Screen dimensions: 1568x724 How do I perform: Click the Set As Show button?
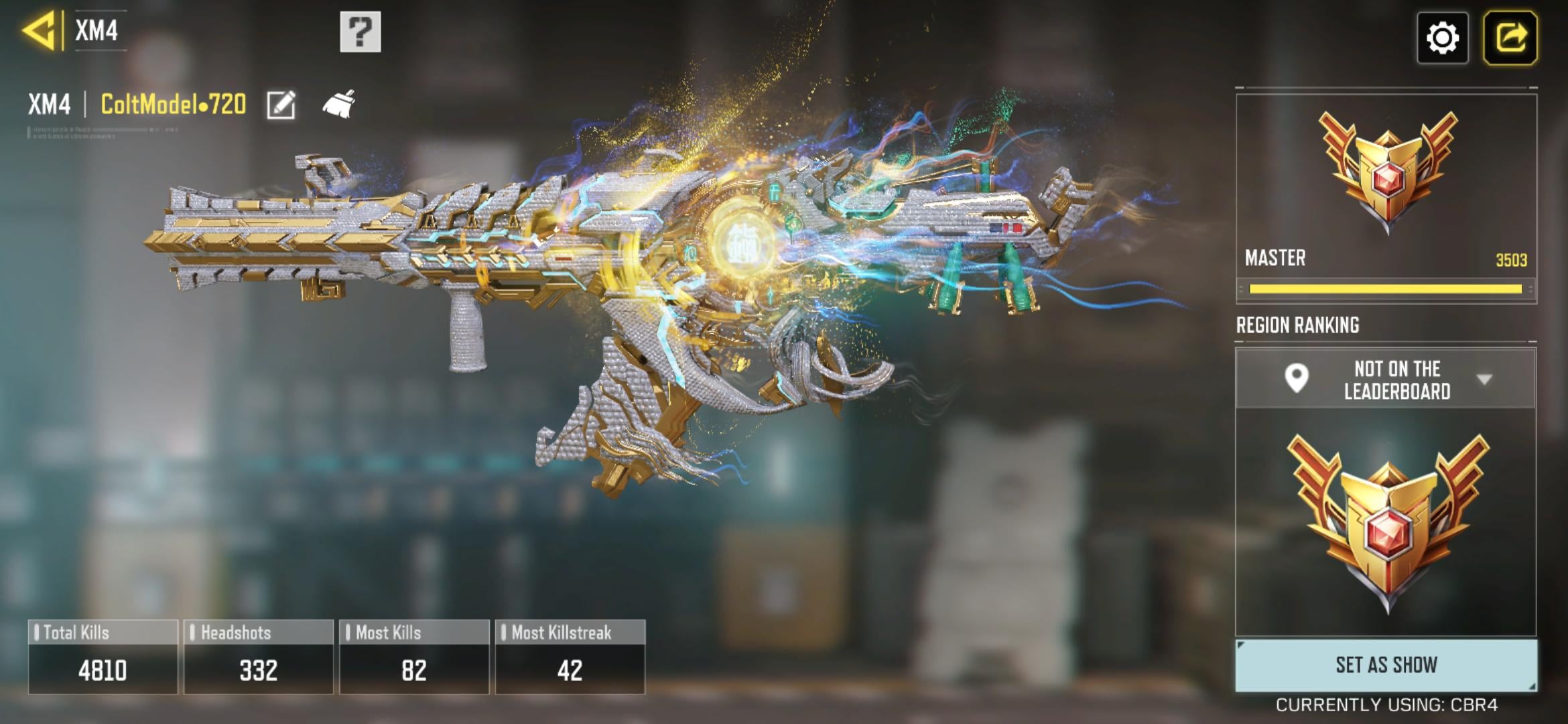[1386, 664]
